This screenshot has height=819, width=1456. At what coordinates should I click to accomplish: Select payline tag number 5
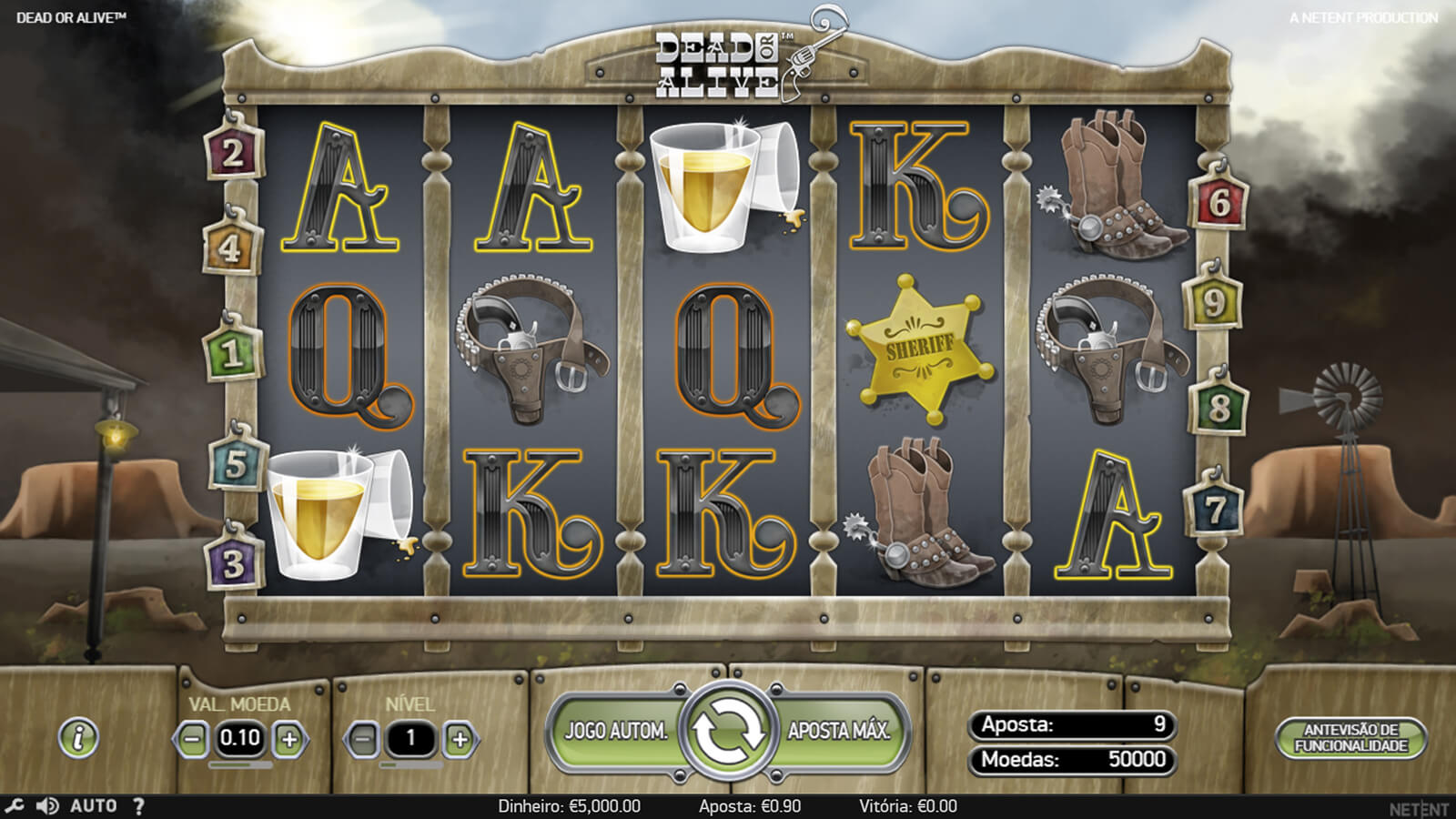pos(236,464)
